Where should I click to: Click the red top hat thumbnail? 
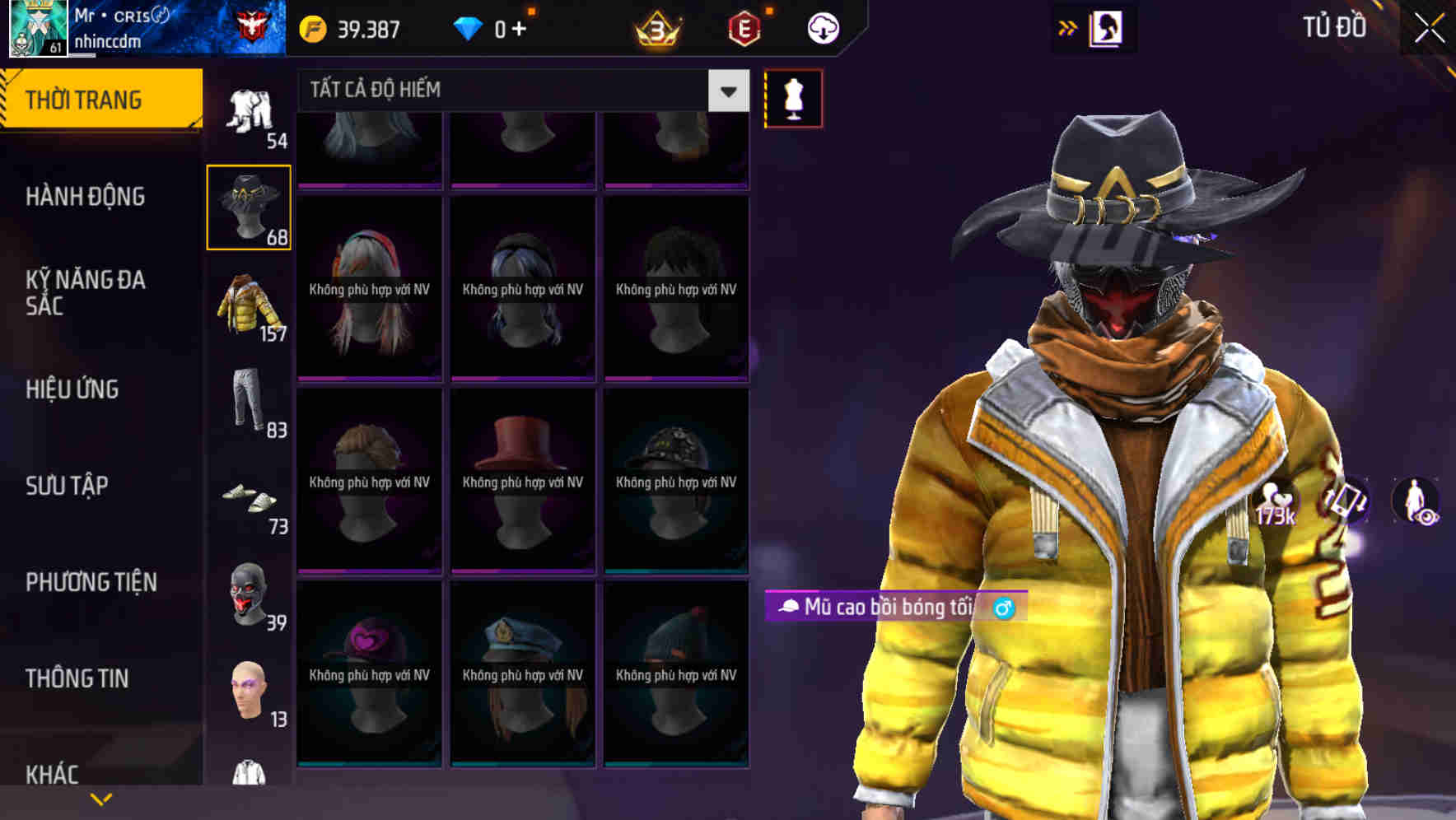click(x=522, y=480)
